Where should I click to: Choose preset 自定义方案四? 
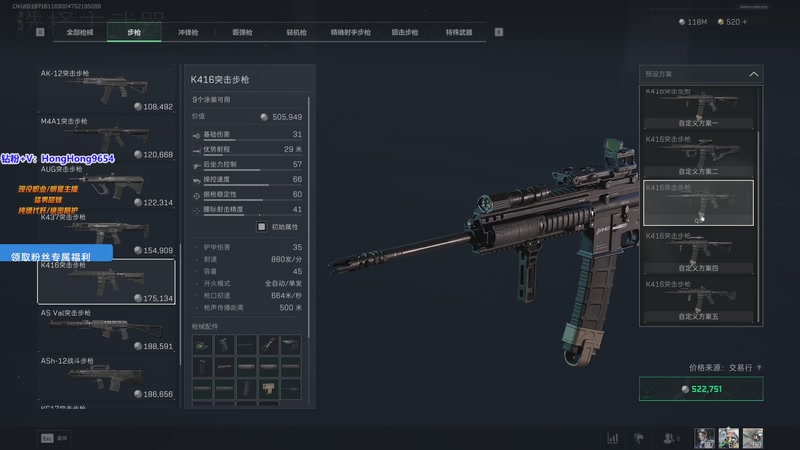[698, 251]
